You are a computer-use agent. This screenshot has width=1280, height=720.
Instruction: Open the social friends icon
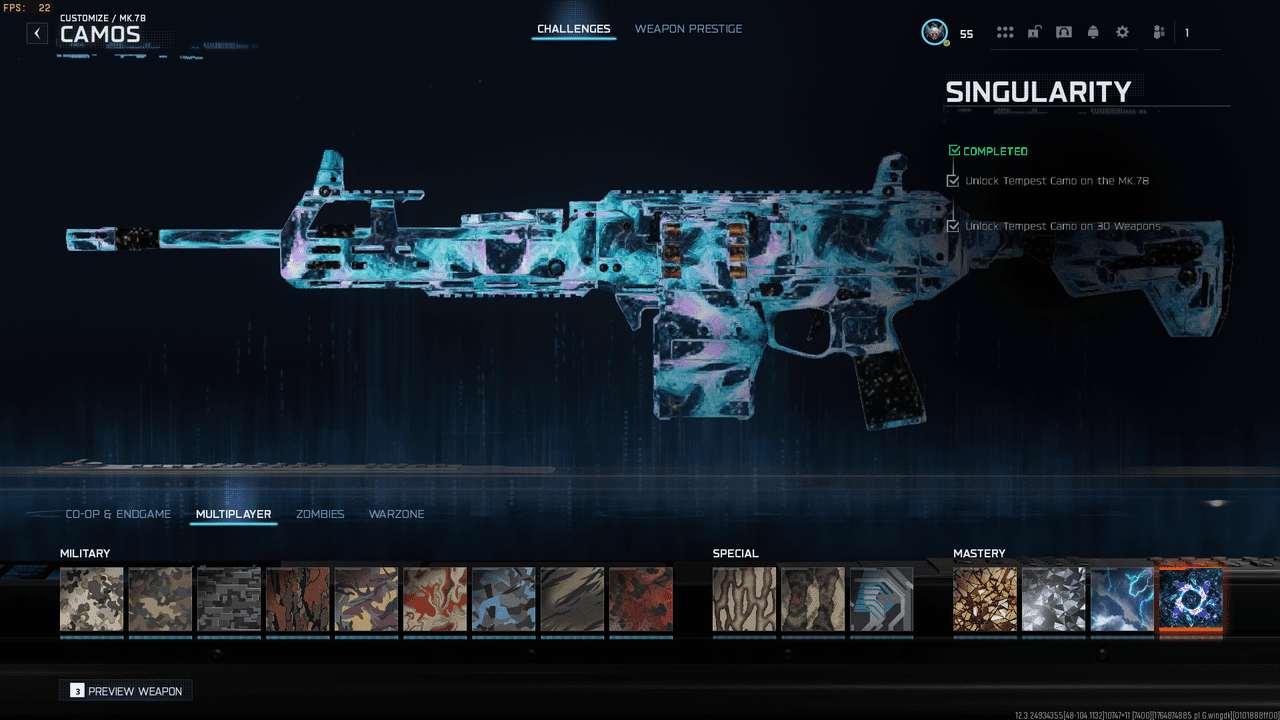[x=1158, y=32]
